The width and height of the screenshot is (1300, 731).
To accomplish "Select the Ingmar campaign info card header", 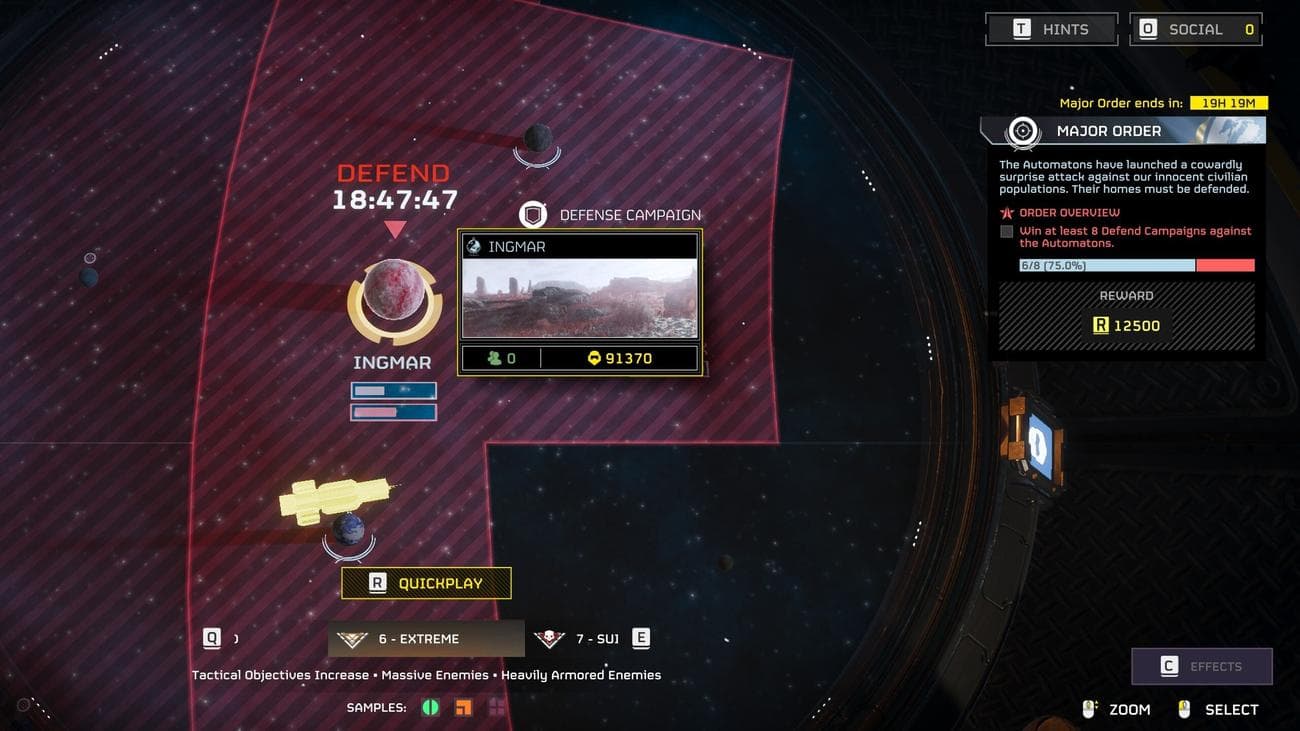I will (x=580, y=245).
